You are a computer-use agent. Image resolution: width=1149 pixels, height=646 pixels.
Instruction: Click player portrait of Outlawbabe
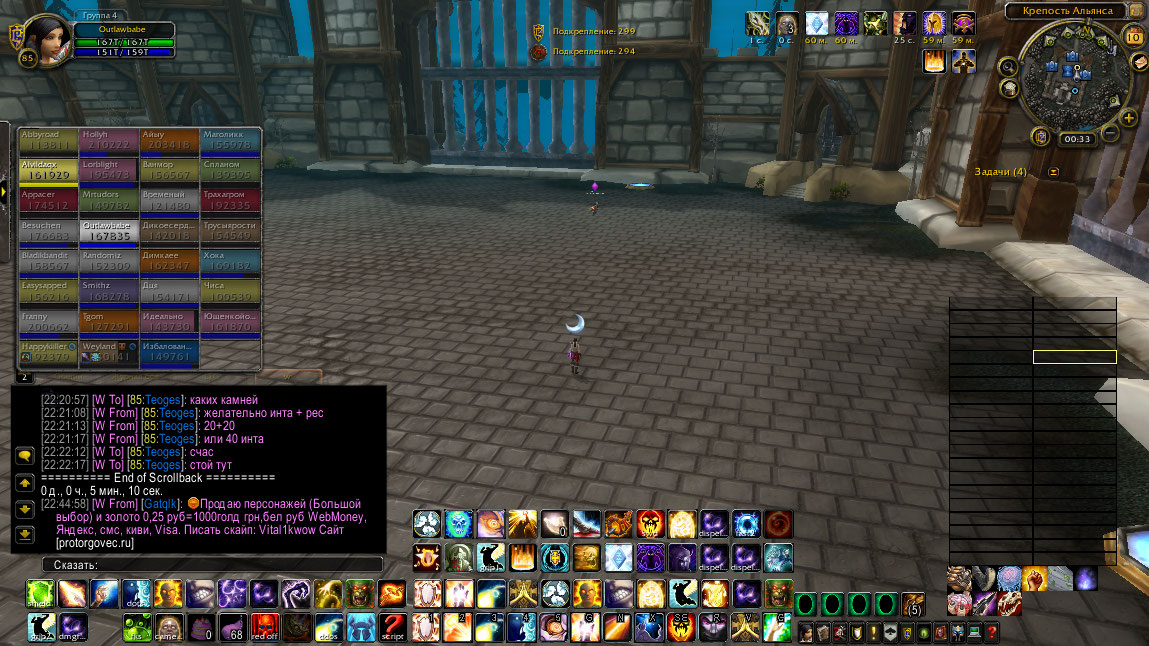tap(44, 40)
